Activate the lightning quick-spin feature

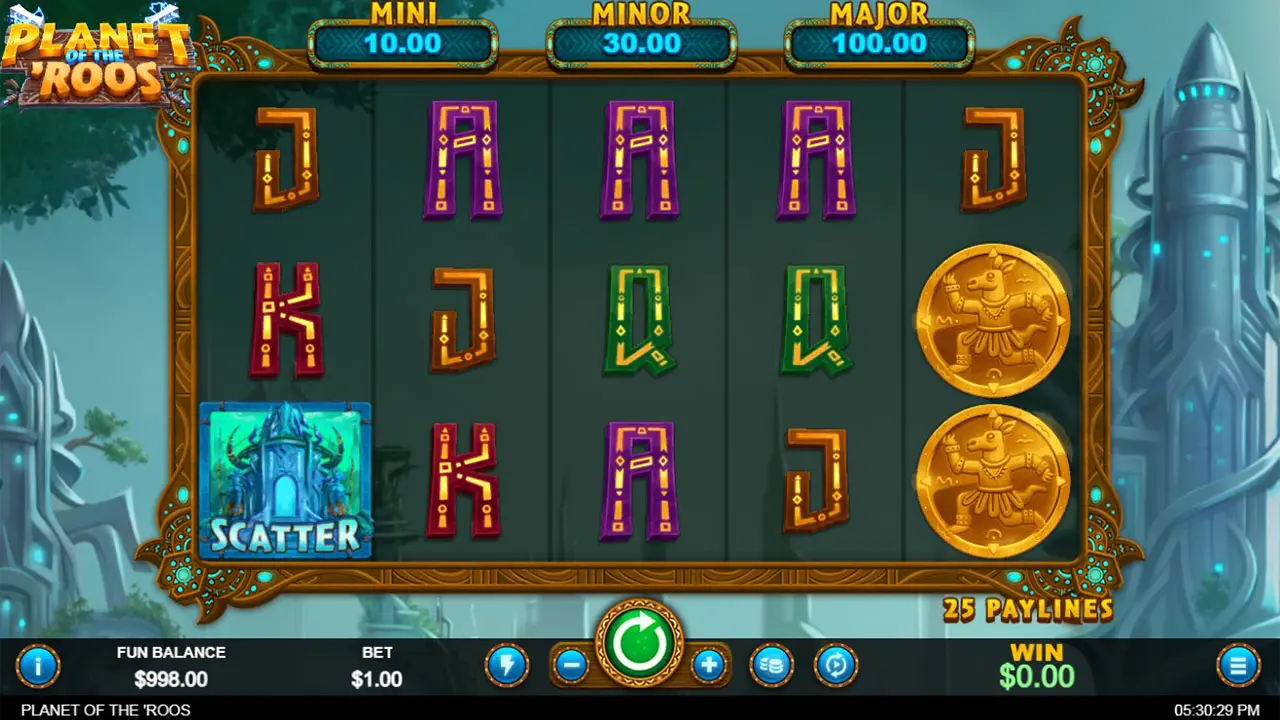pyautogui.click(x=507, y=665)
